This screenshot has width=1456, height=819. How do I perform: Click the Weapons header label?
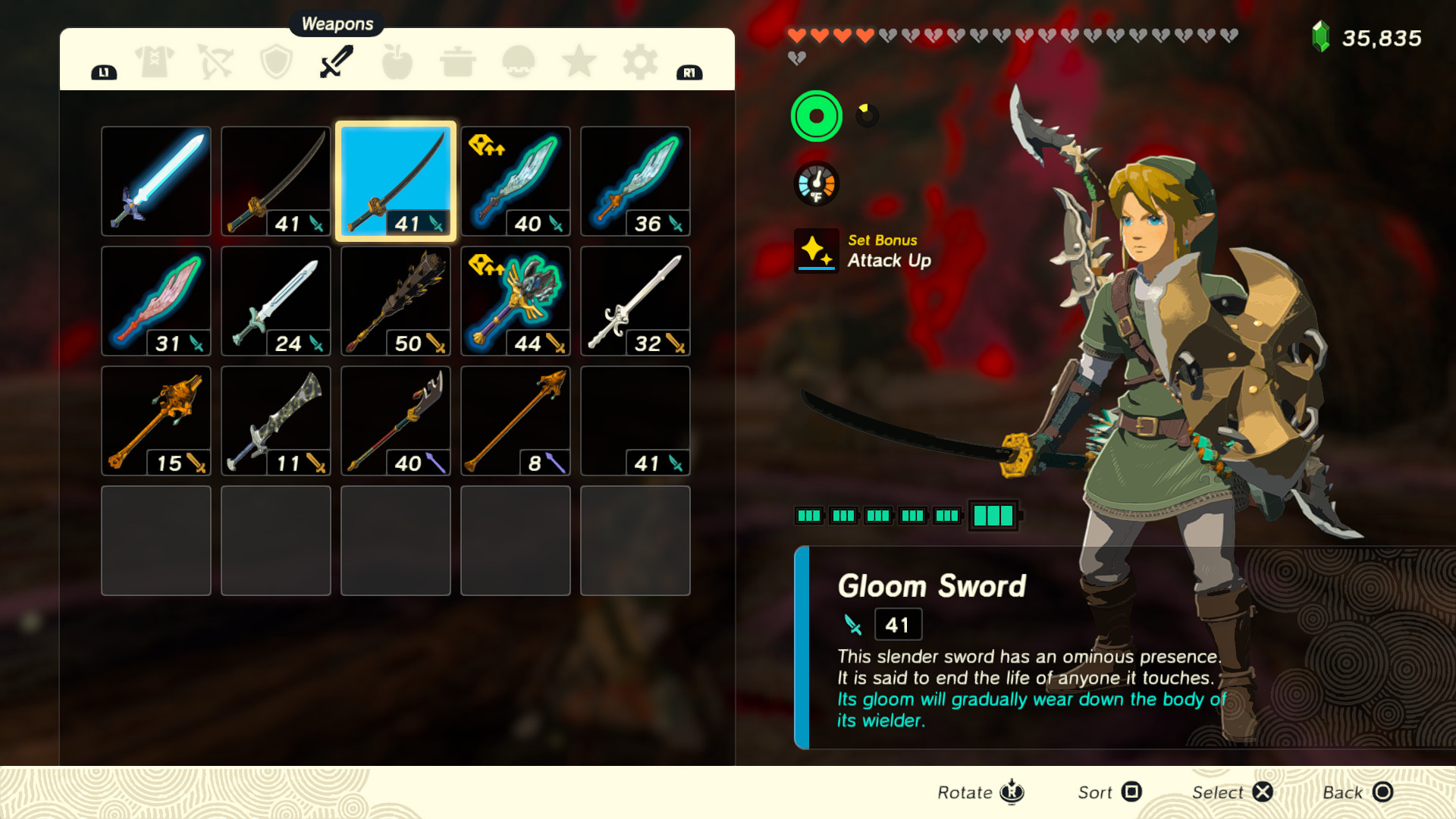pyautogui.click(x=336, y=24)
